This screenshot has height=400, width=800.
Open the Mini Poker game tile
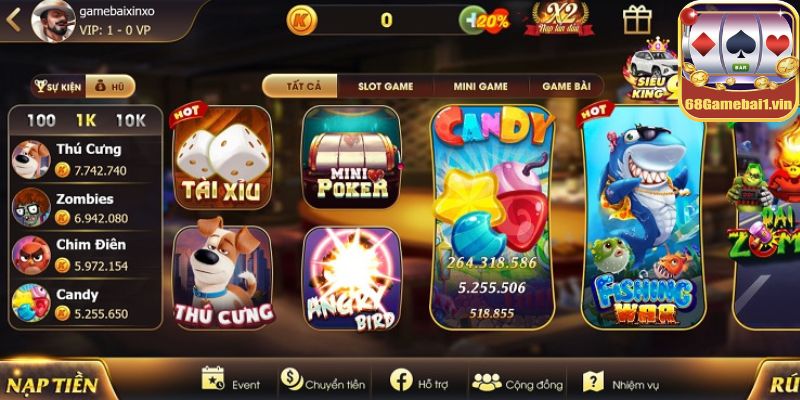coord(351,158)
